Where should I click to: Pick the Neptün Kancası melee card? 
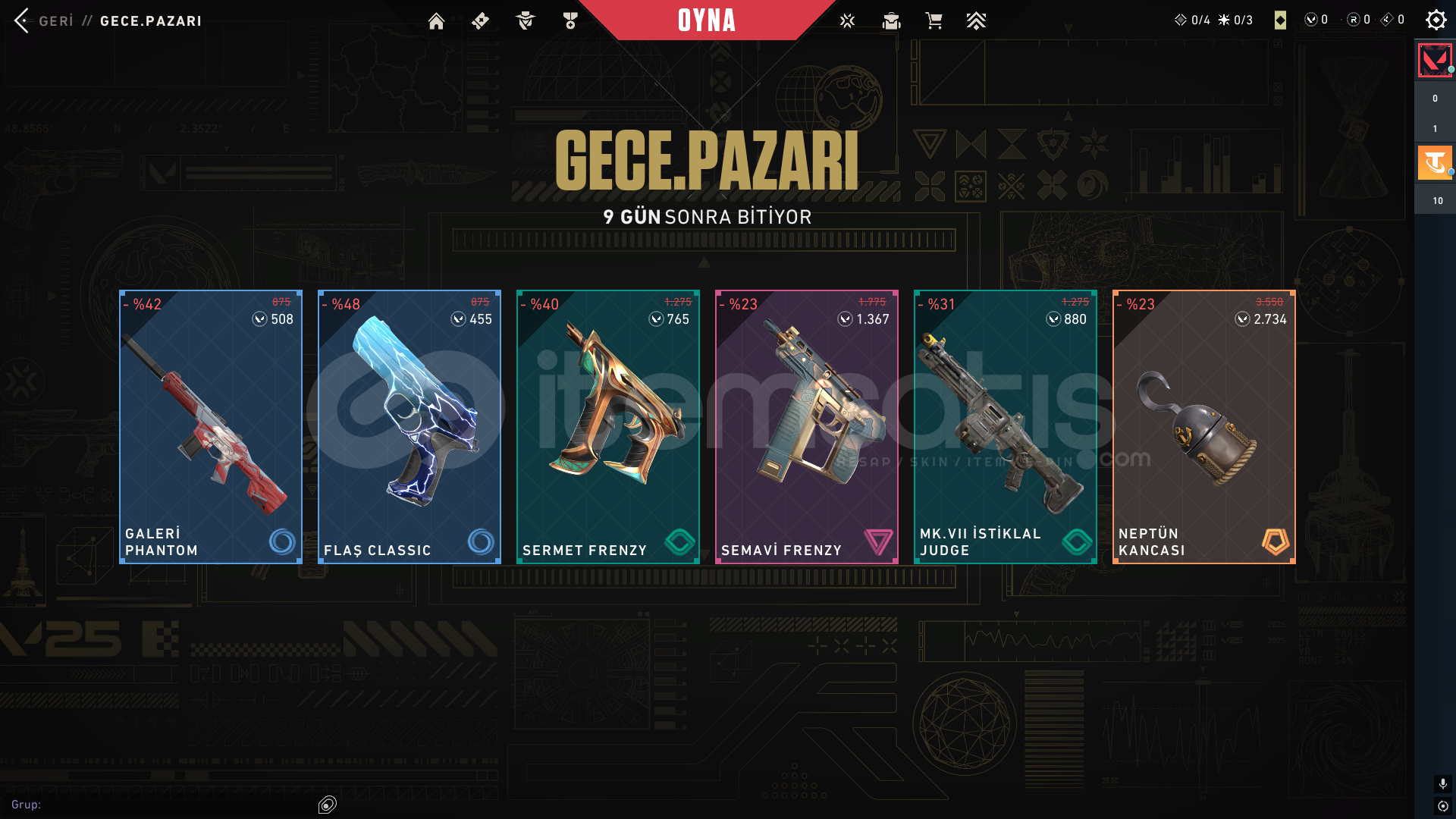click(1204, 427)
